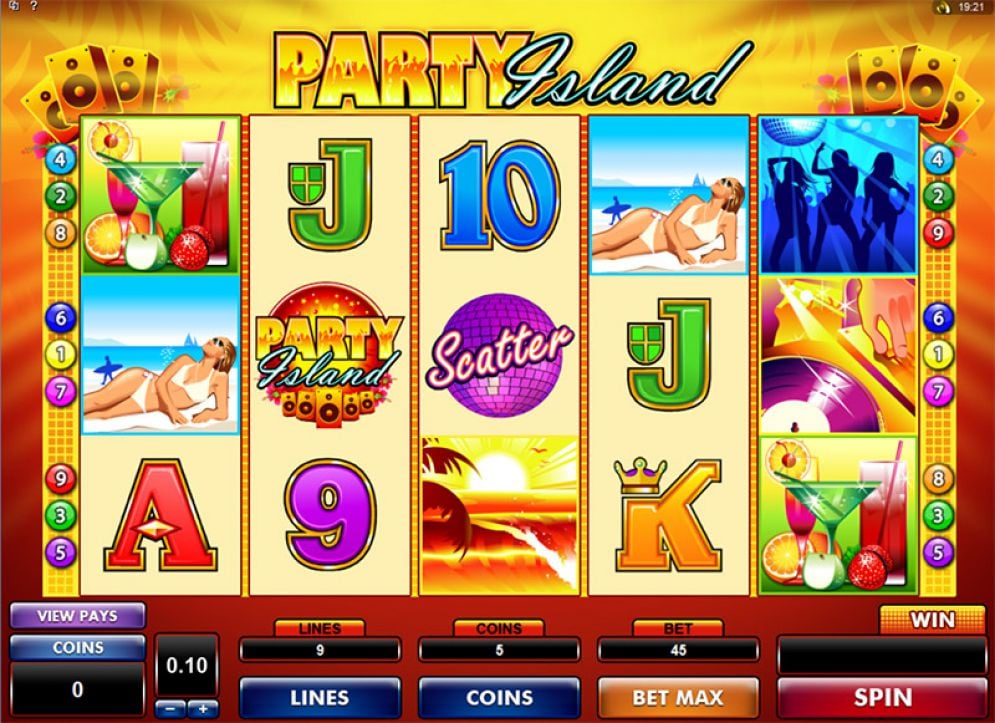Click the dark blue LINES button
This screenshot has height=723, width=995.
[x=319, y=697]
